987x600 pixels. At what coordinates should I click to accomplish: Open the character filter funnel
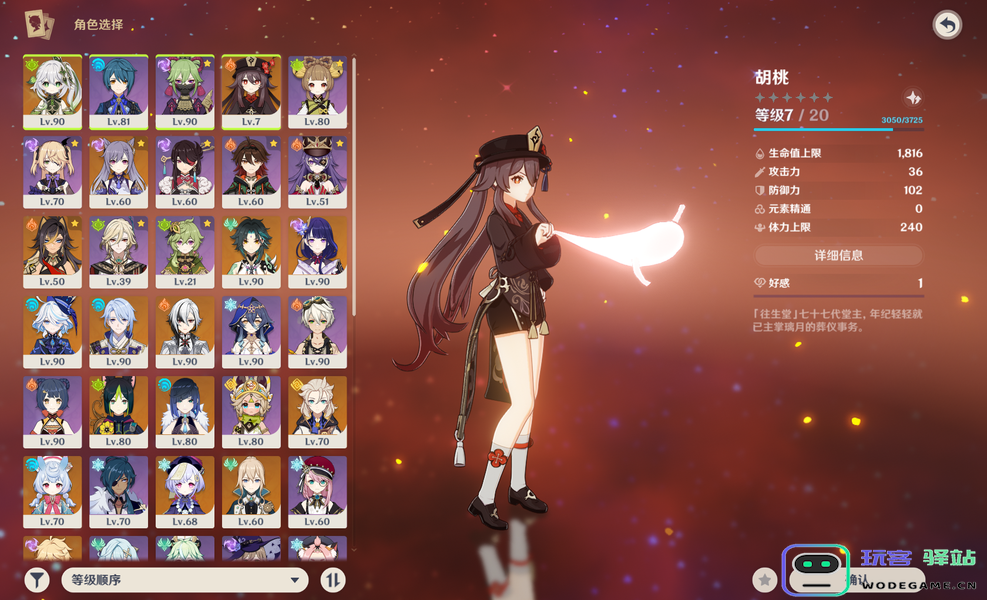click(37, 579)
